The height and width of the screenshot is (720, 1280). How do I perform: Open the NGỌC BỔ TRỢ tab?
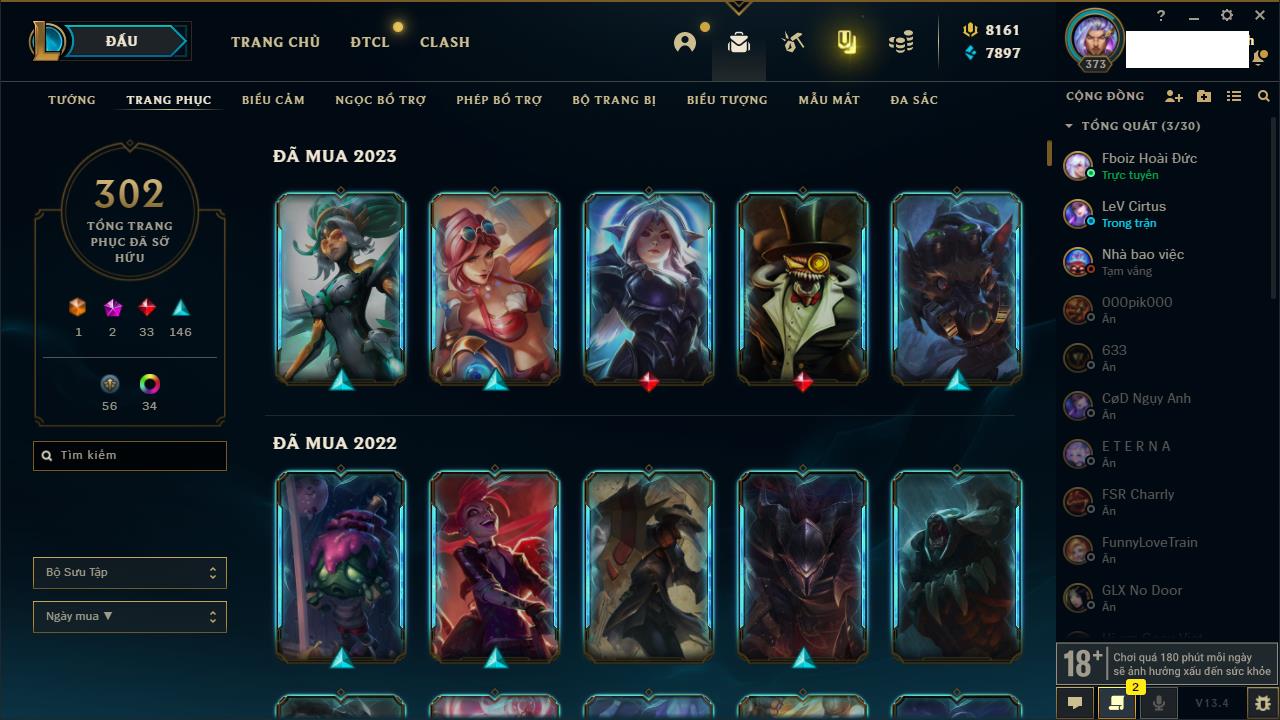380,100
